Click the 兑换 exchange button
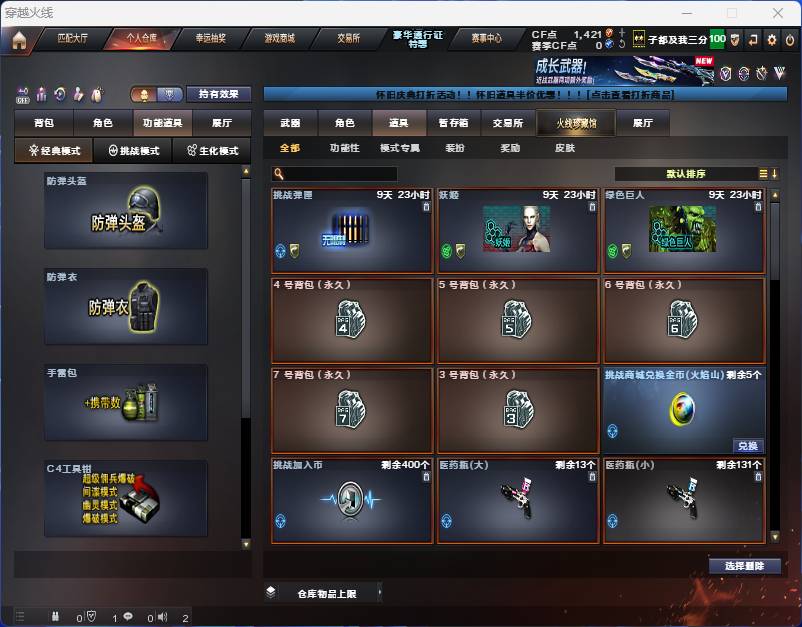This screenshot has width=802, height=627. (748, 446)
